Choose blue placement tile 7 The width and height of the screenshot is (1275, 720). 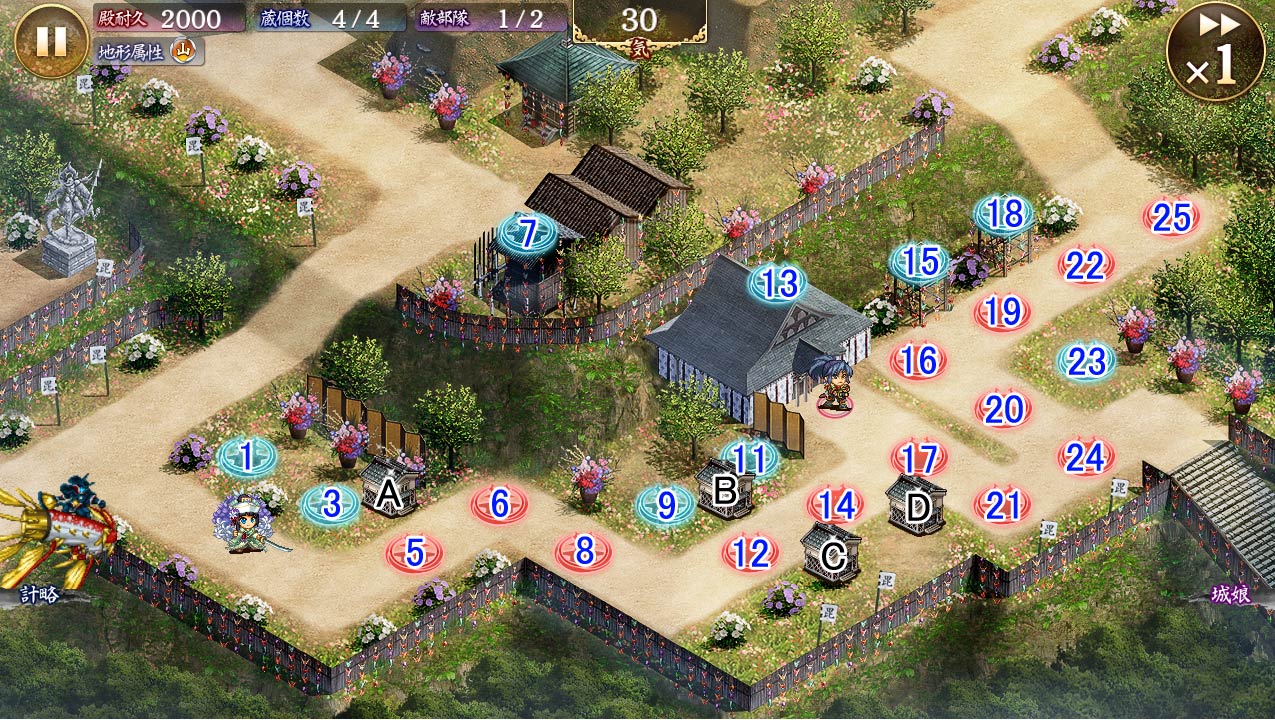click(x=528, y=234)
